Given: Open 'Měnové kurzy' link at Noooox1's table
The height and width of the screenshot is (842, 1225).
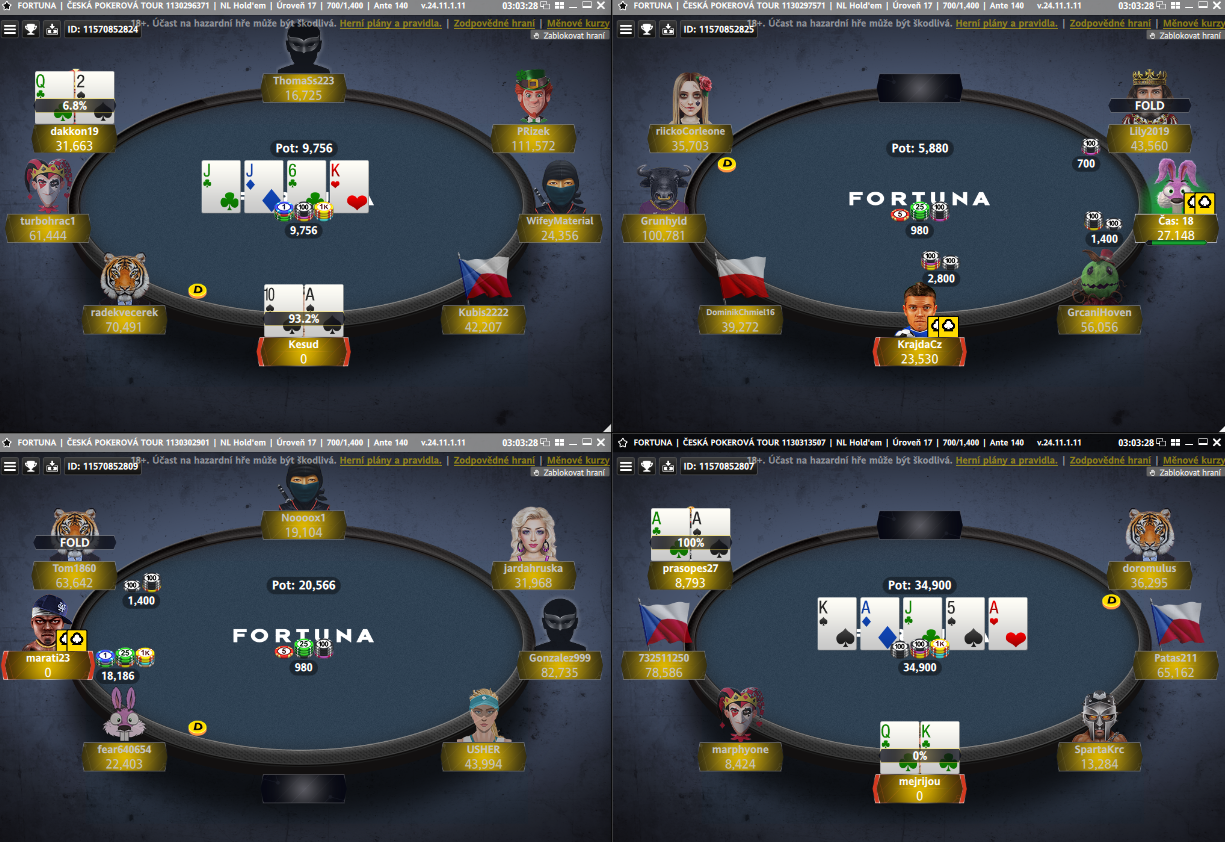Looking at the screenshot, I should click(x=578, y=460).
